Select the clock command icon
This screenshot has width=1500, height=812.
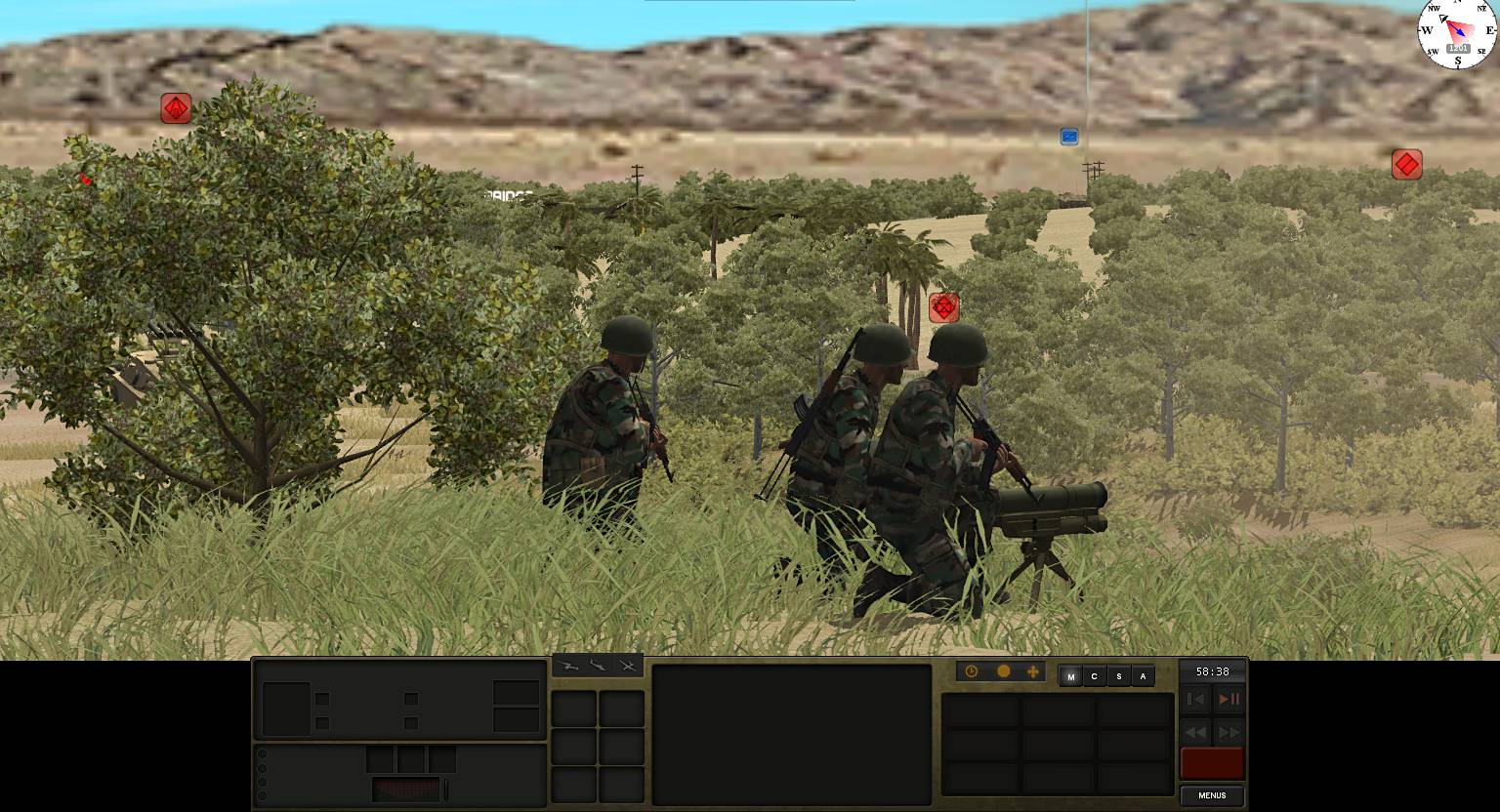(x=971, y=672)
